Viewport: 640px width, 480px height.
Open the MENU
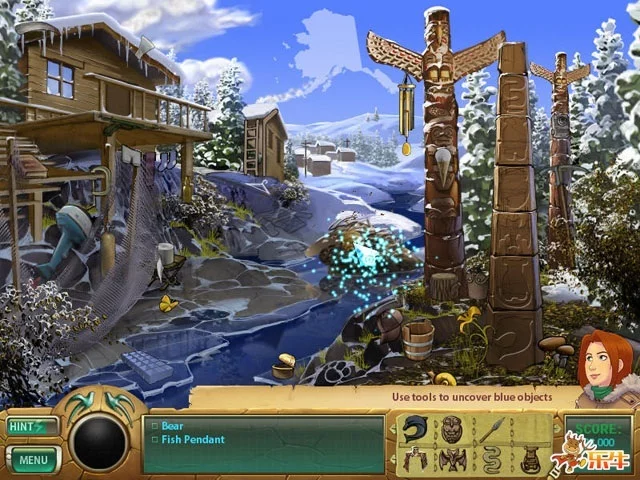pos(32,460)
